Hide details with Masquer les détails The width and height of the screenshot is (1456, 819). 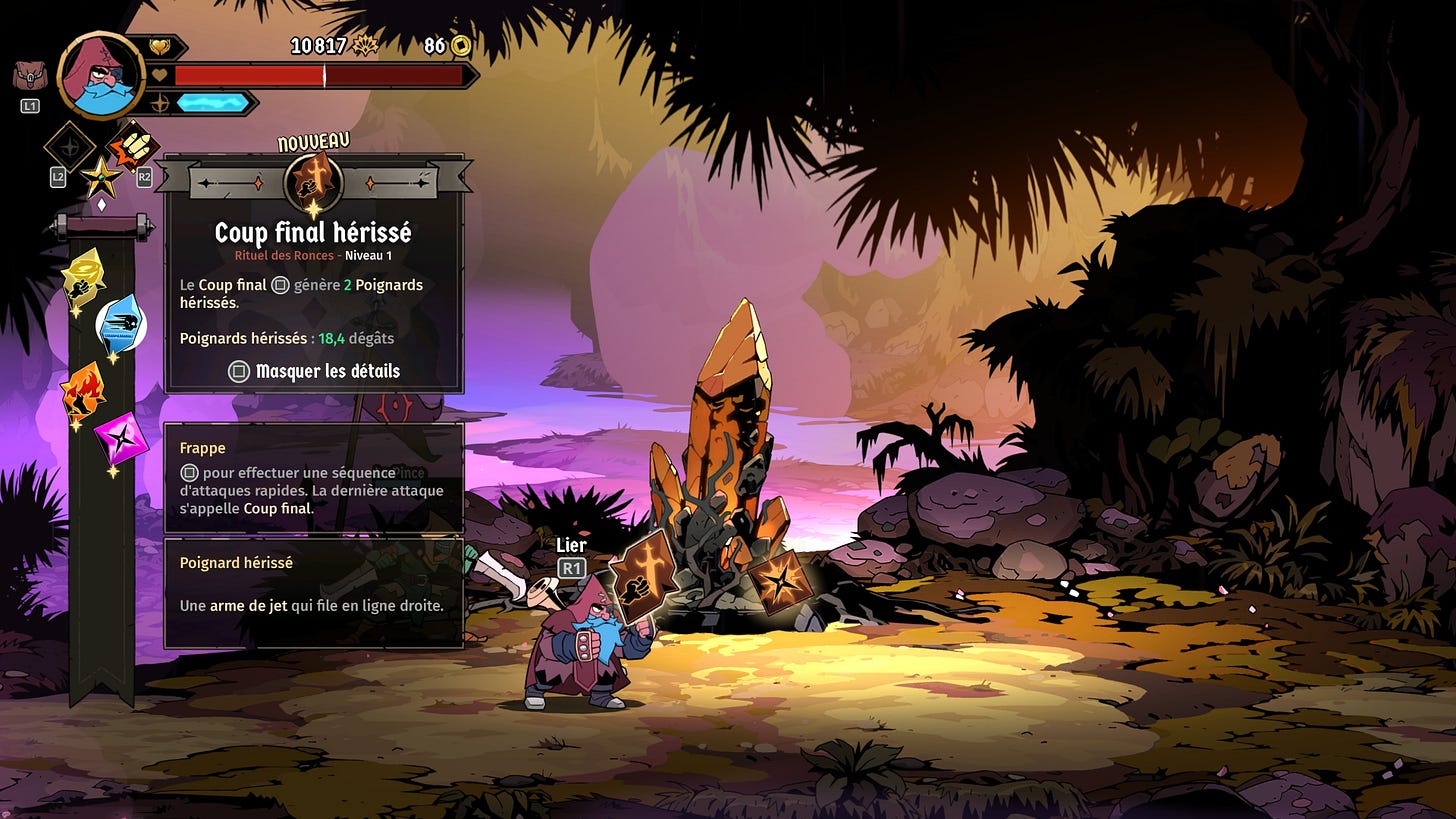point(314,371)
